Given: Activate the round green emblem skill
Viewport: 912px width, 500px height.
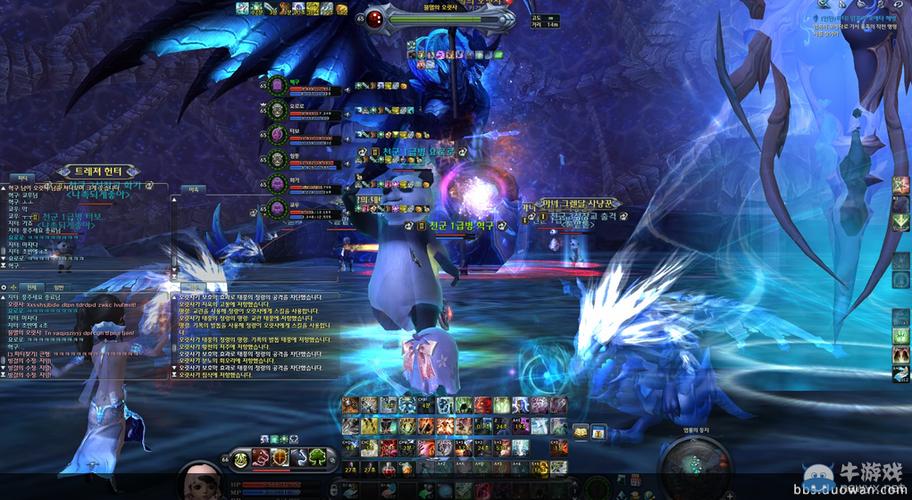Looking at the screenshot, I should pyautogui.click(x=240, y=459).
